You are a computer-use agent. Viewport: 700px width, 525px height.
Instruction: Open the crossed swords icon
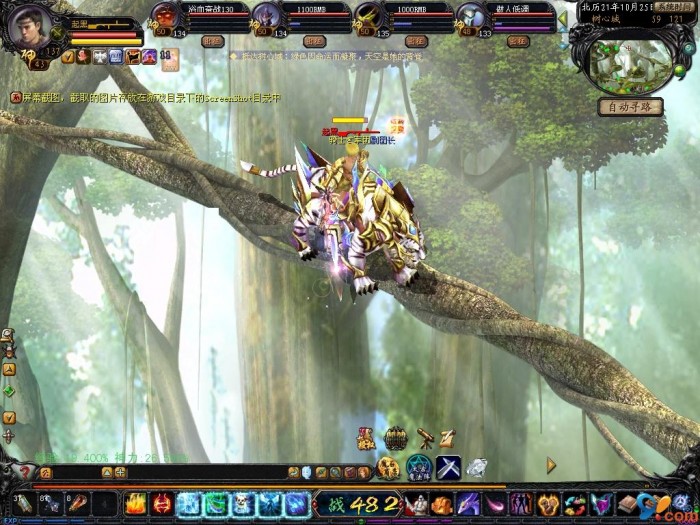[x=447, y=466]
